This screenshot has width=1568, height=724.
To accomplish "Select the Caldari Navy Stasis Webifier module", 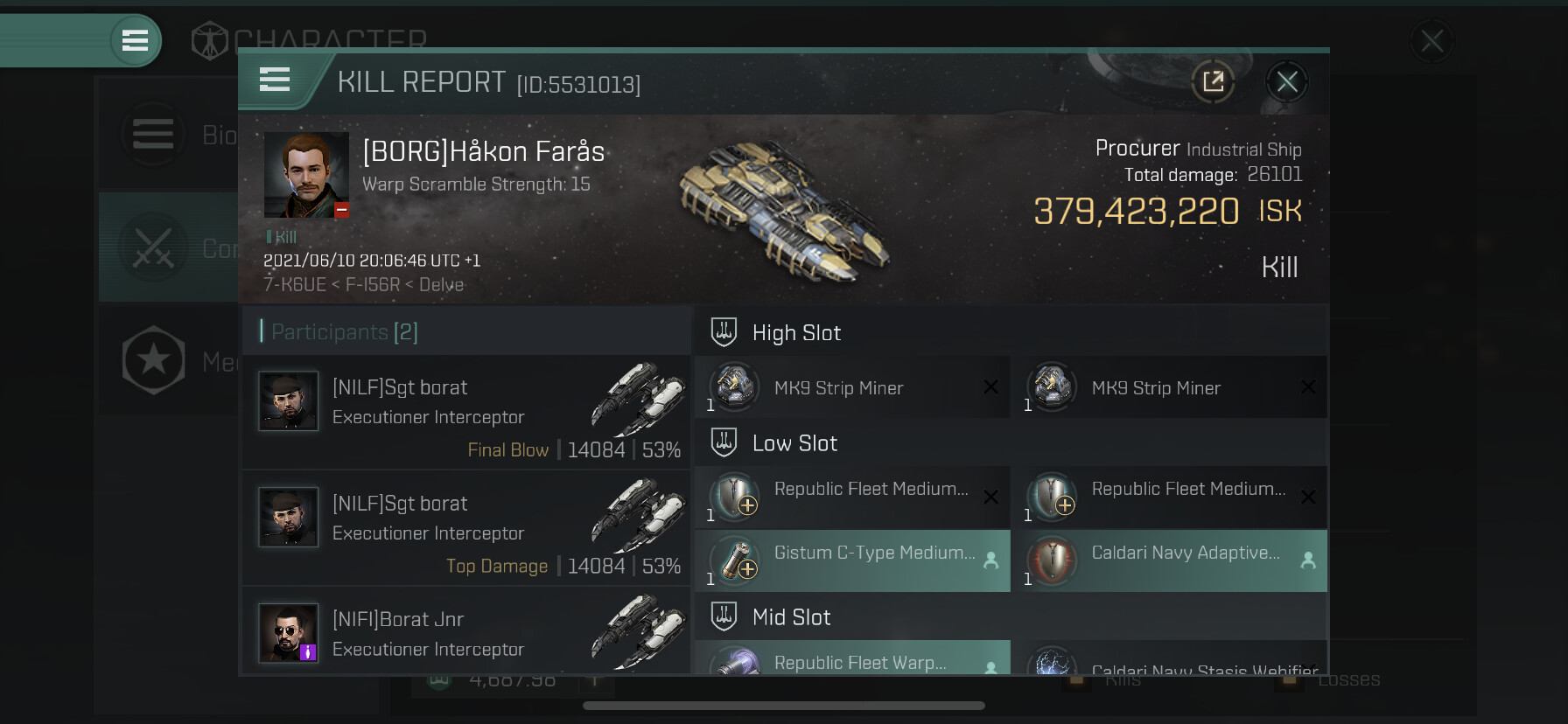I will (1170, 663).
